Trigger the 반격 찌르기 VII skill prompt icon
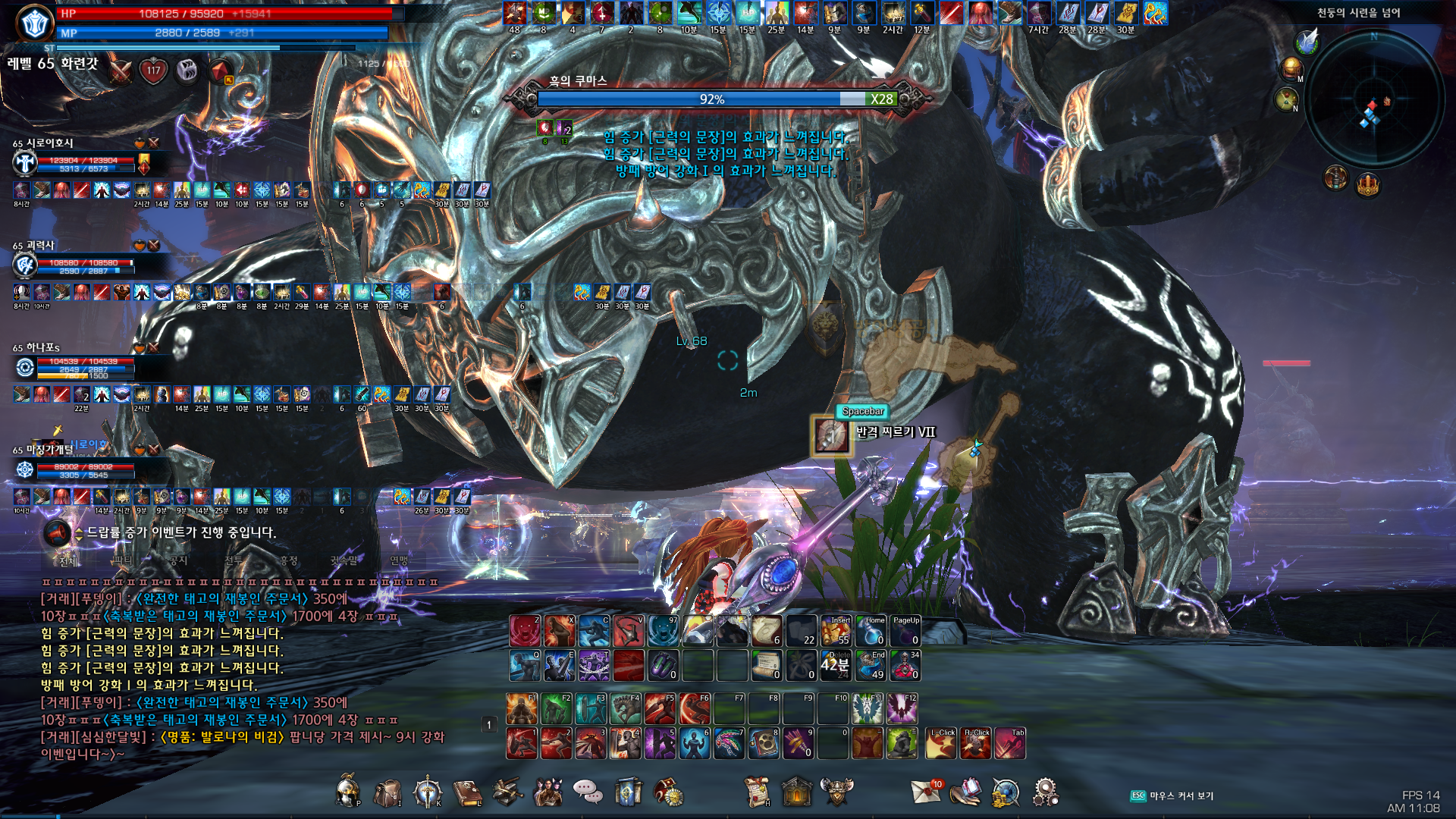The height and width of the screenshot is (819, 1456). (831, 436)
